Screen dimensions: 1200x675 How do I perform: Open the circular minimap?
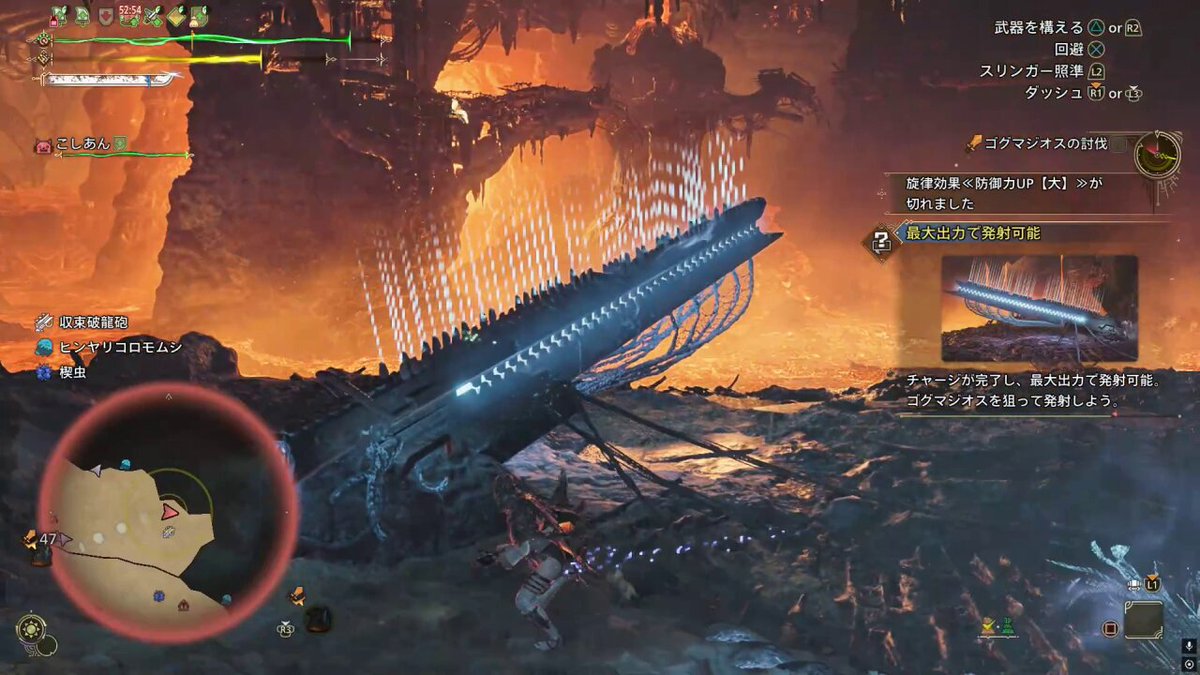click(x=167, y=512)
